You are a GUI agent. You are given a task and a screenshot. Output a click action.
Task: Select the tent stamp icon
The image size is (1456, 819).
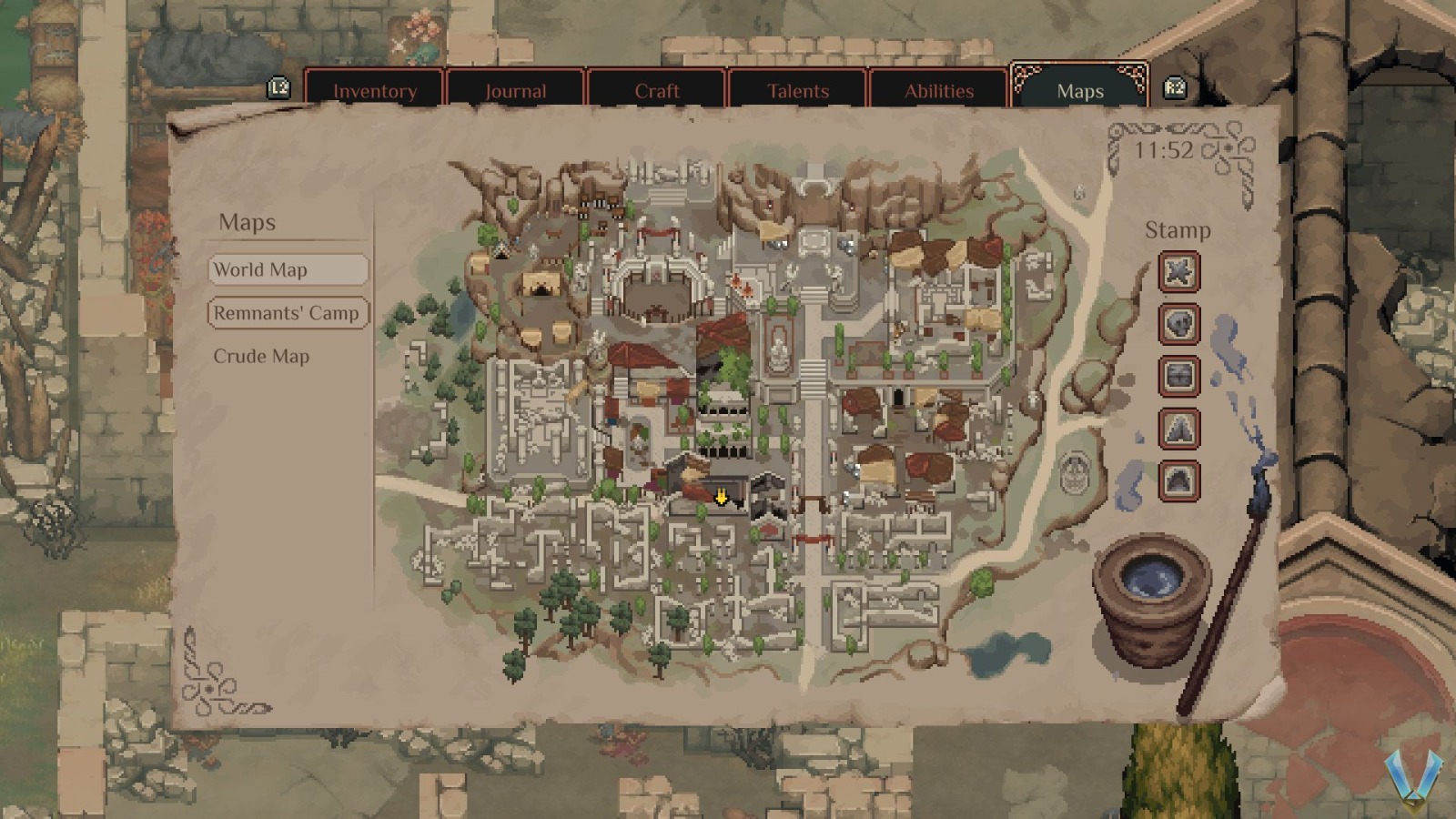point(1178,428)
